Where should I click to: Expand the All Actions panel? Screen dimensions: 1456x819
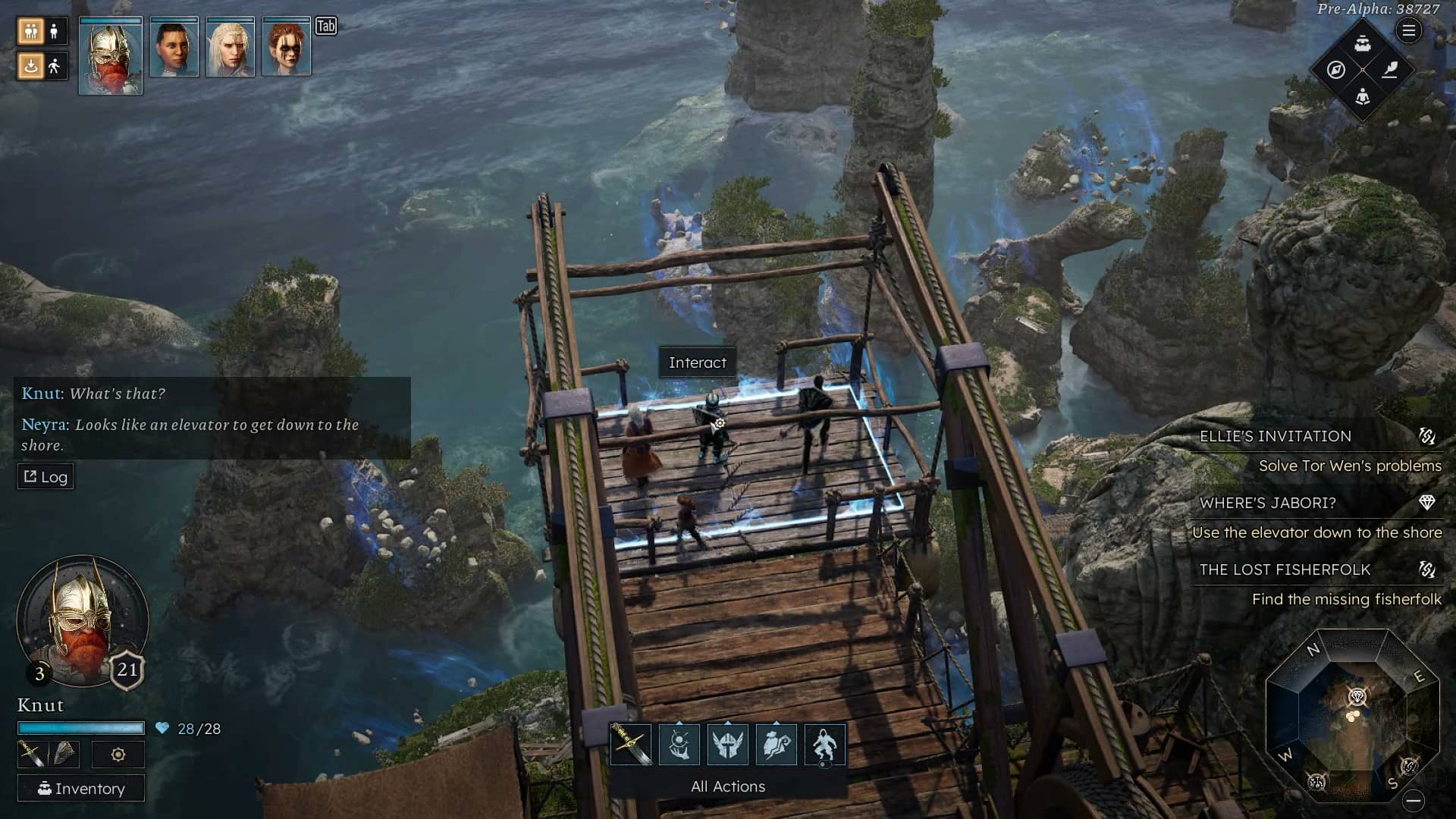(x=728, y=786)
